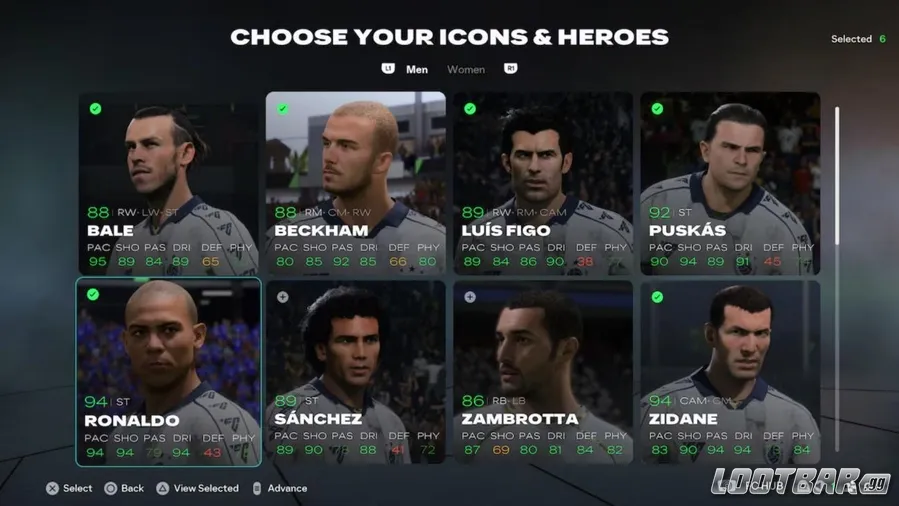The image size is (899, 506).
Task: Add the Sánchez player card
Action: (355, 371)
